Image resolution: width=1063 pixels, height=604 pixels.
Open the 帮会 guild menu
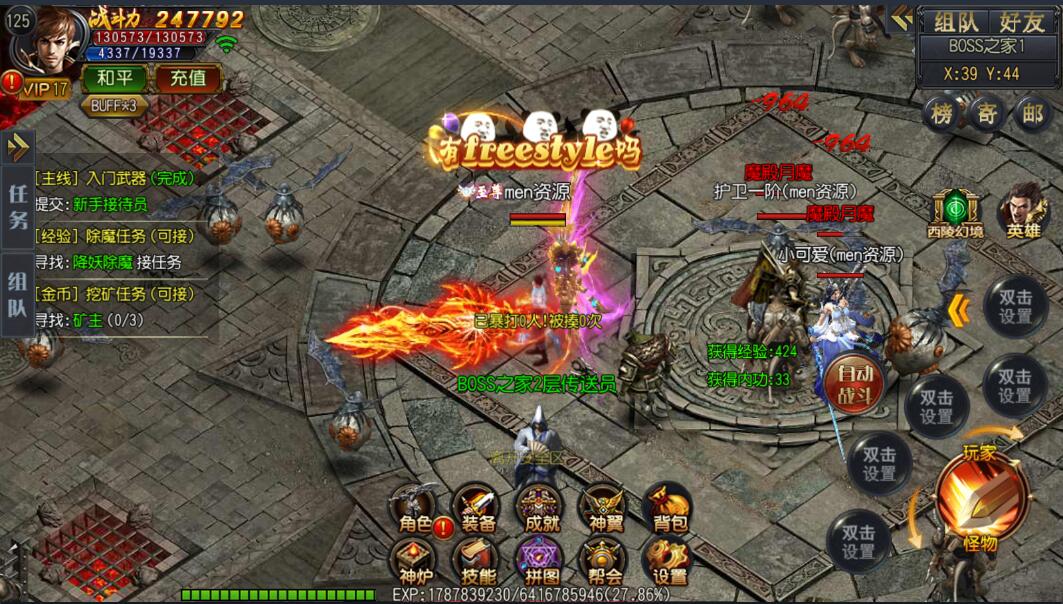[604, 561]
